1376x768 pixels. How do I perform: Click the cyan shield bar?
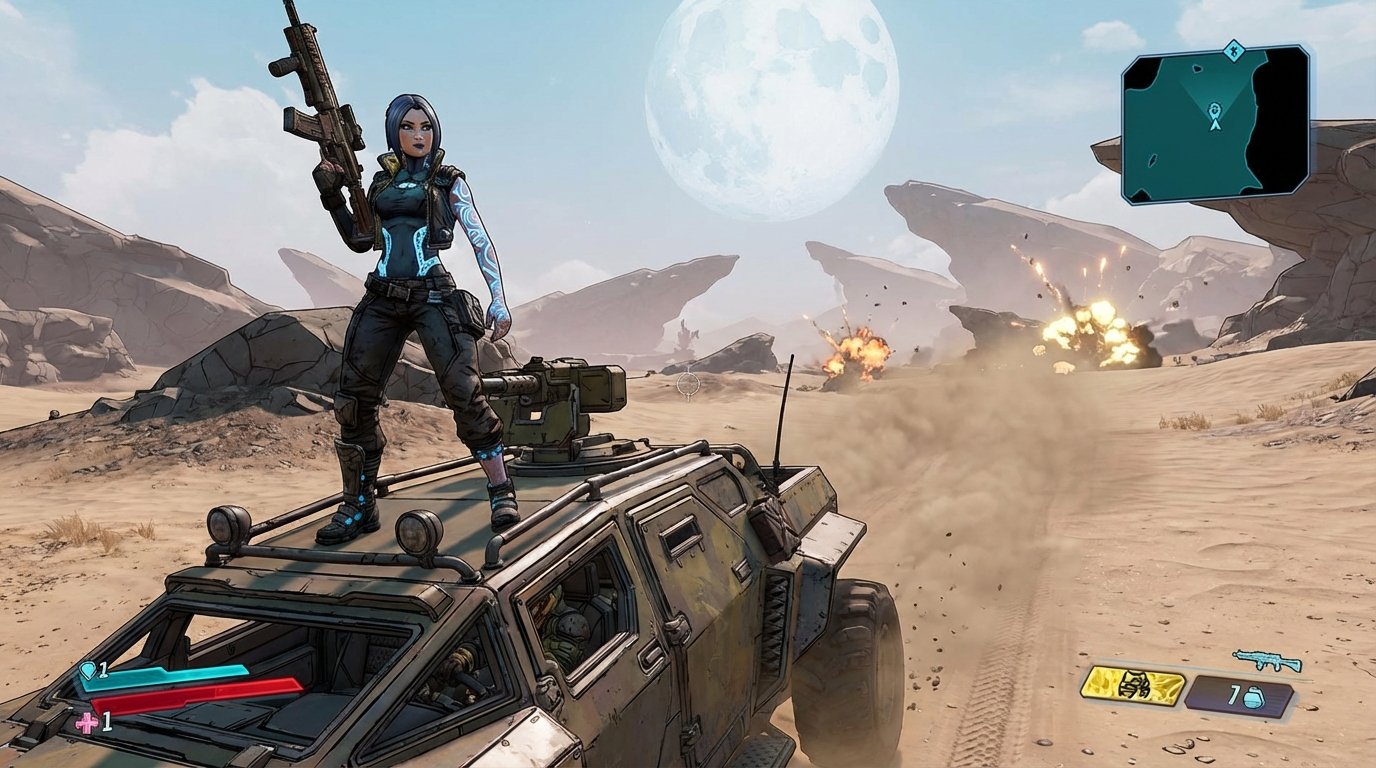(x=164, y=678)
